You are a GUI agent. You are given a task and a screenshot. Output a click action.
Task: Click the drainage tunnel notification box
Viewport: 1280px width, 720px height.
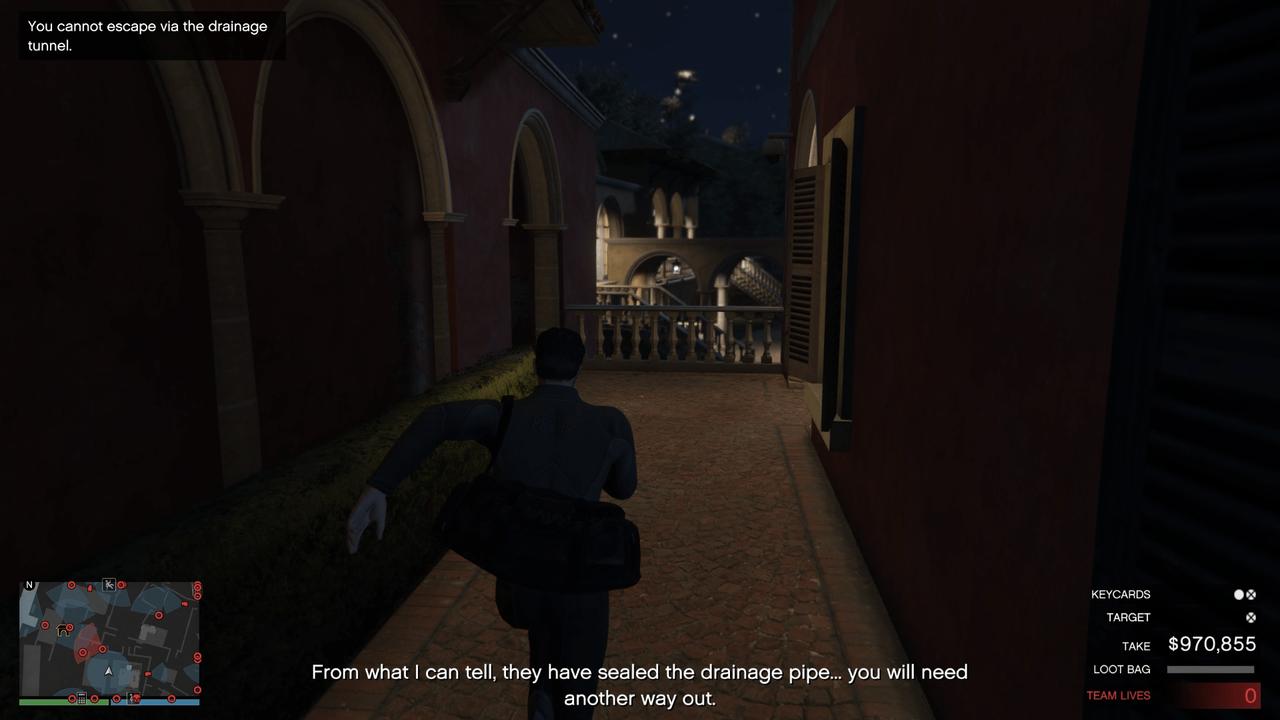(x=150, y=36)
